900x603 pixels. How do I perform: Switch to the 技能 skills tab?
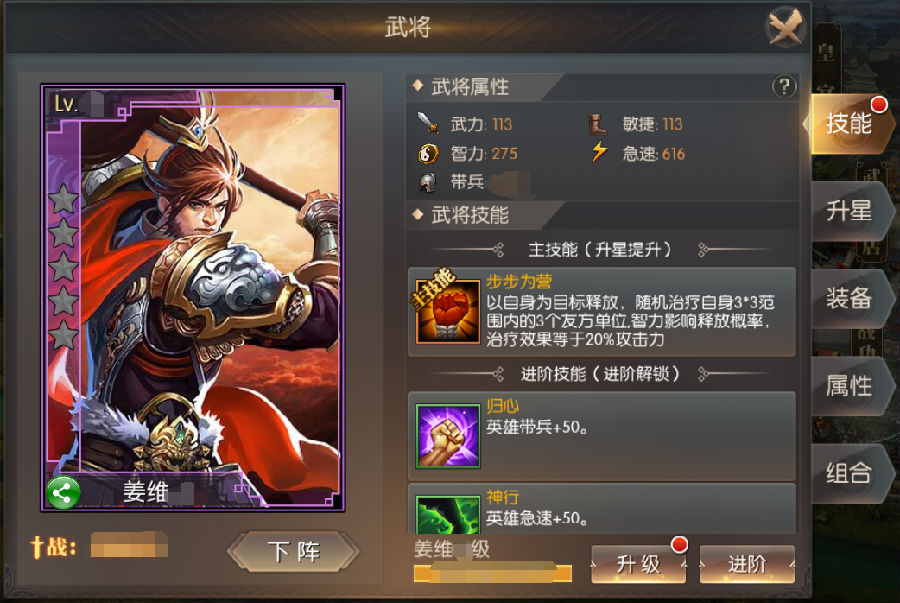(x=846, y=124)
